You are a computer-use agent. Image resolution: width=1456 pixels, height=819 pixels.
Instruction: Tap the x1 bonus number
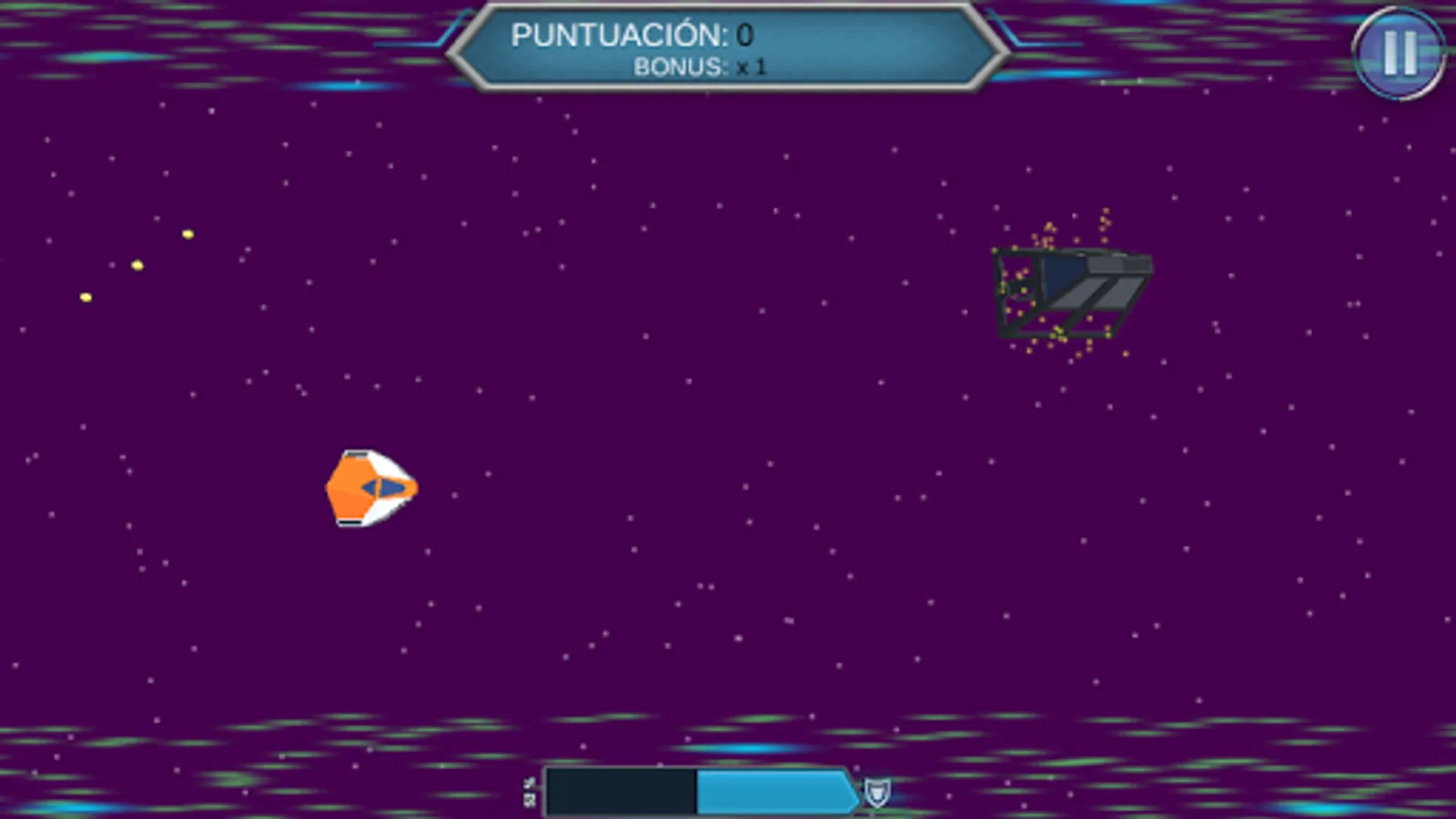click(x=753, y=66)
